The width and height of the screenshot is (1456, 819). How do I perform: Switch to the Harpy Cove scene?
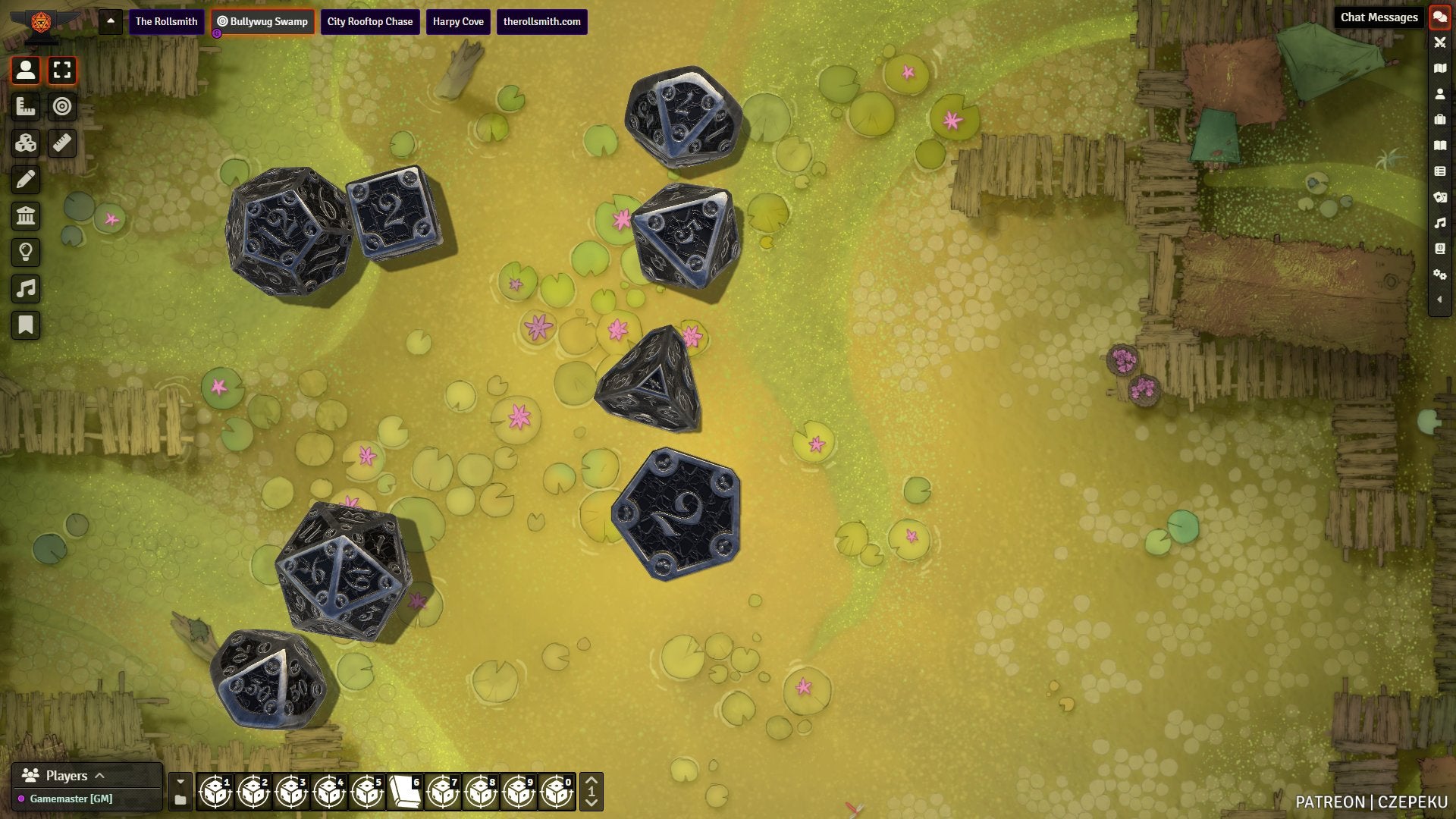click(458, 21)
